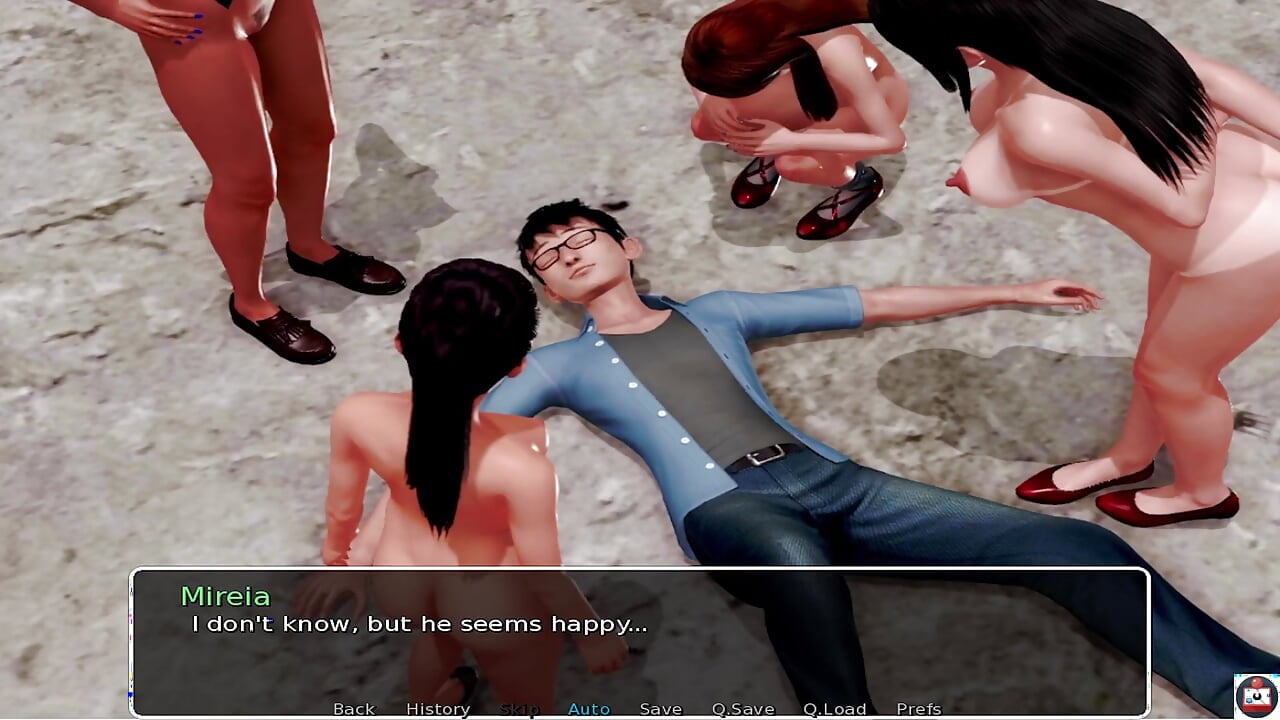Open the Prefs preferences menu
Screen dimensions: 1280x720
coord(919,709)
